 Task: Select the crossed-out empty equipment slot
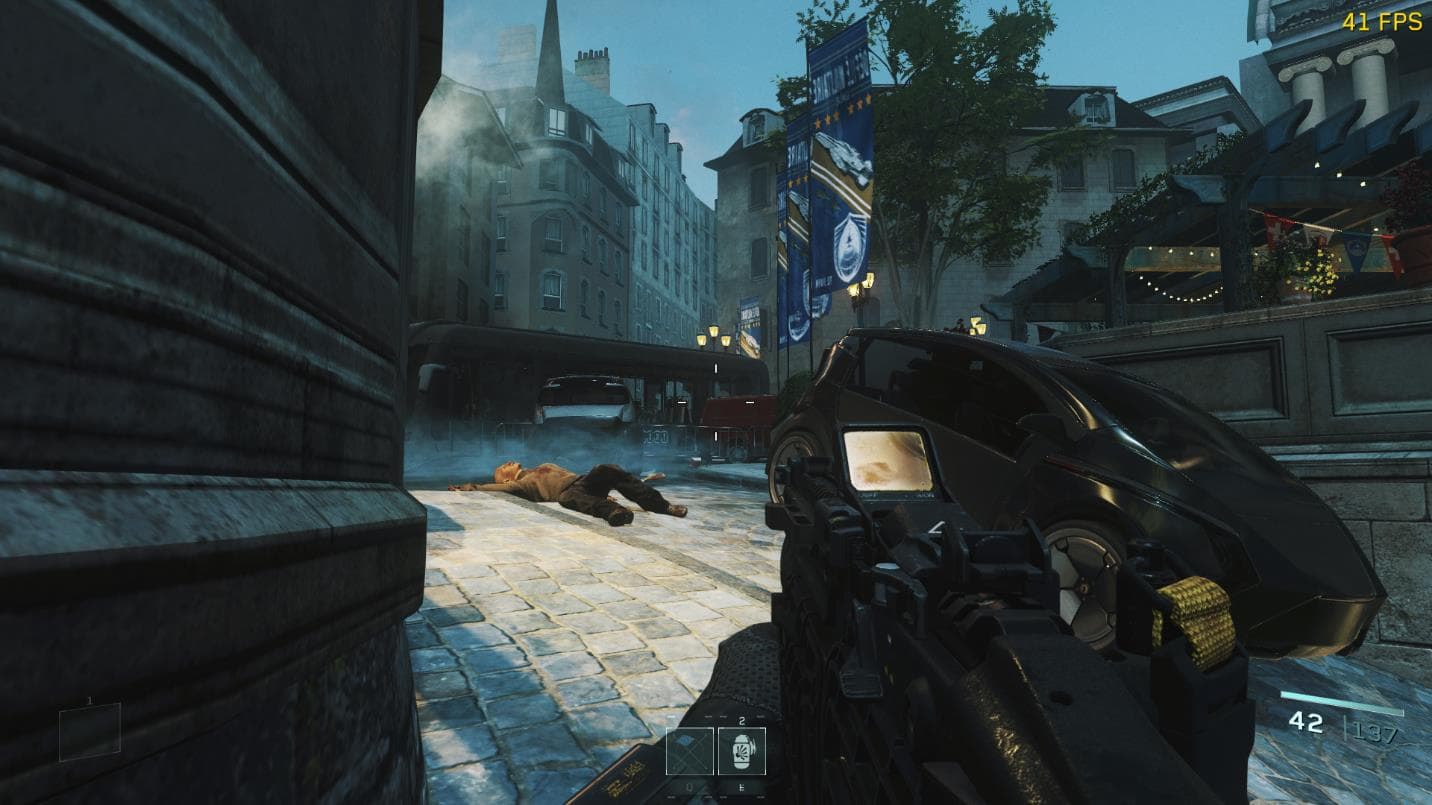click(x=690, y=751)
